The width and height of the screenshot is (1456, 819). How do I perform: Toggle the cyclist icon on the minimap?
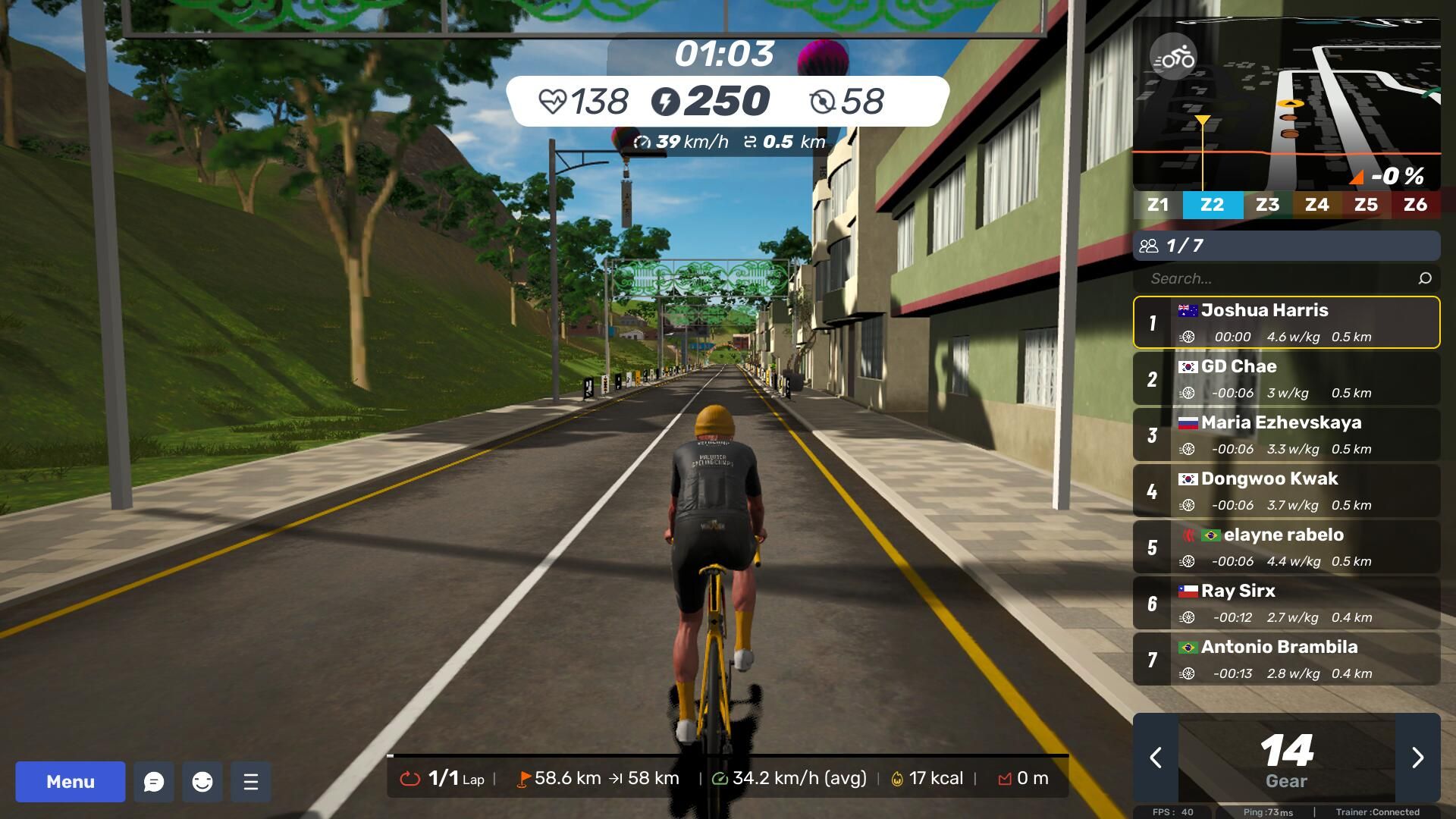[x=1173, y=58]
